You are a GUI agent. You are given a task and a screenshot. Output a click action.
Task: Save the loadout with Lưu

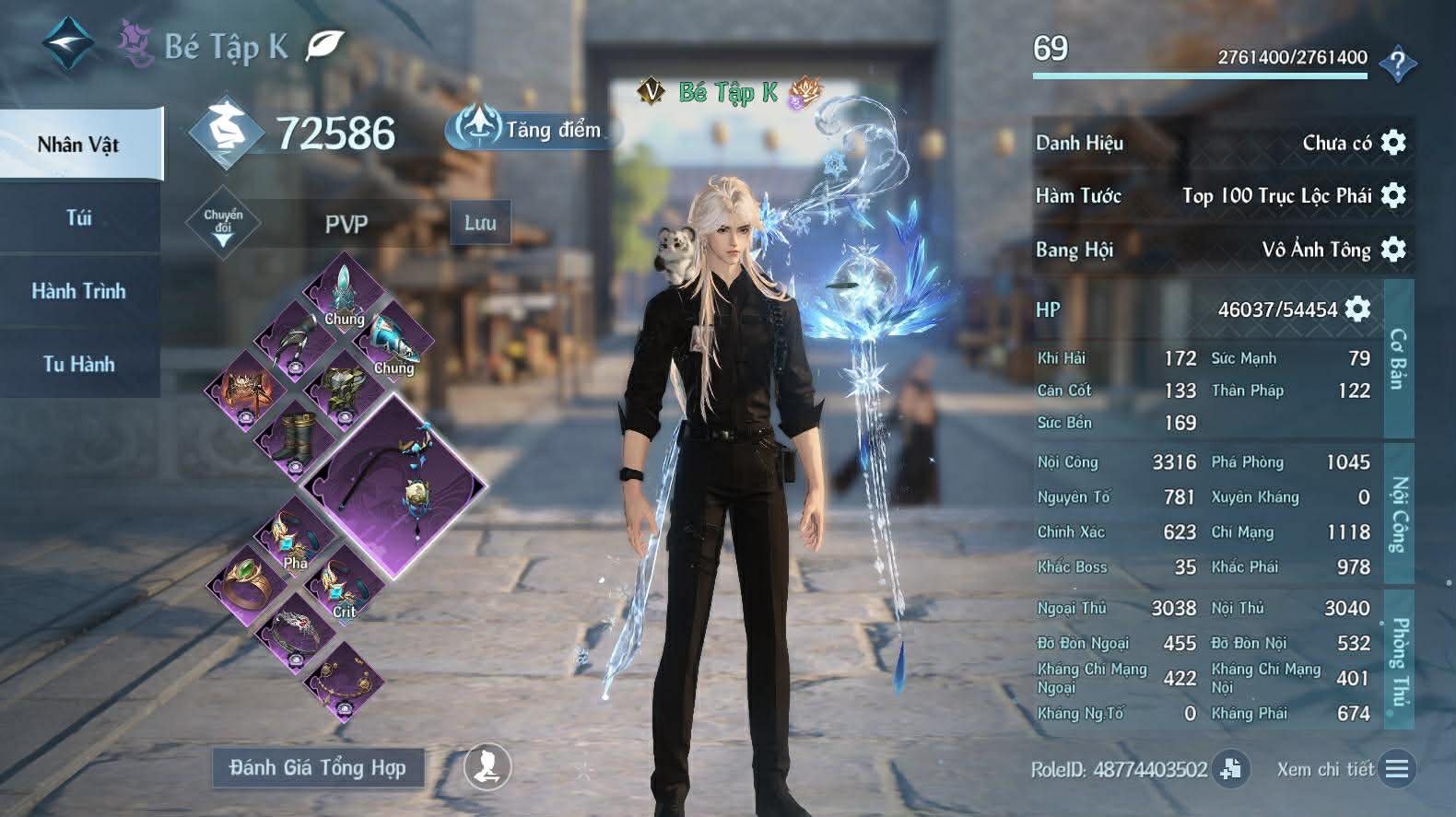[x=480, y=223]
